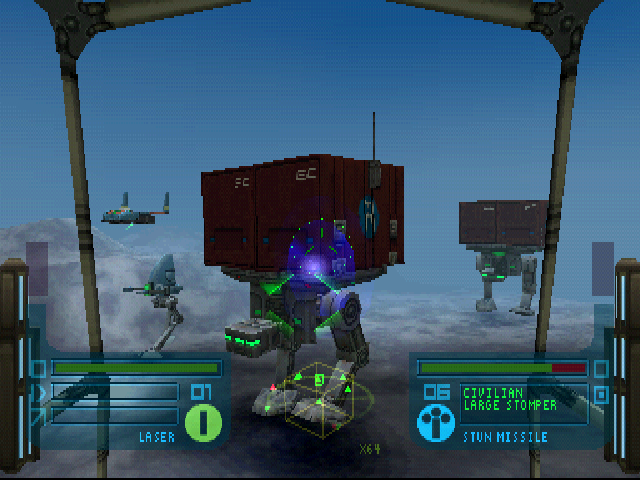Click the Civilian Large Stomper target label
This screenshot has height=480, width=640.
509,399
